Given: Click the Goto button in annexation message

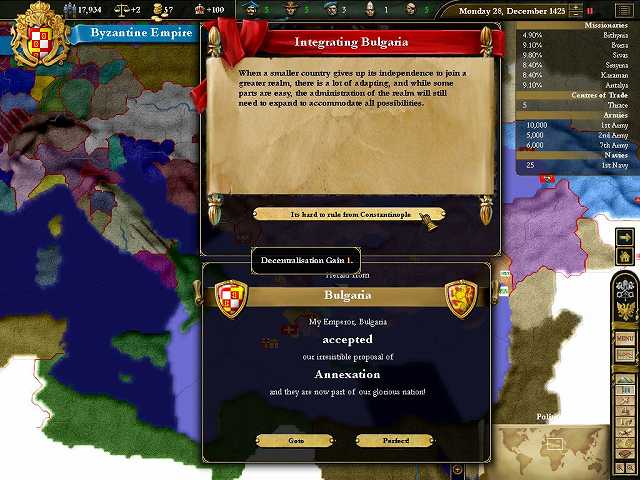Looking at the screenshot, I should click(295, 440).
